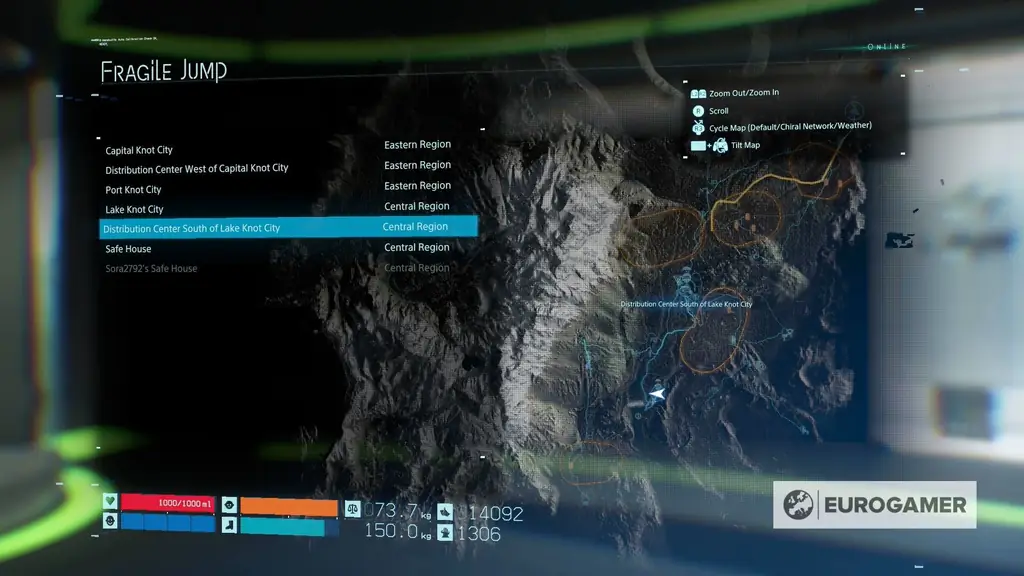Pick Lake Knot City as jump destination
Viewport: 1024px width, 576px height.
pos(135,210)
